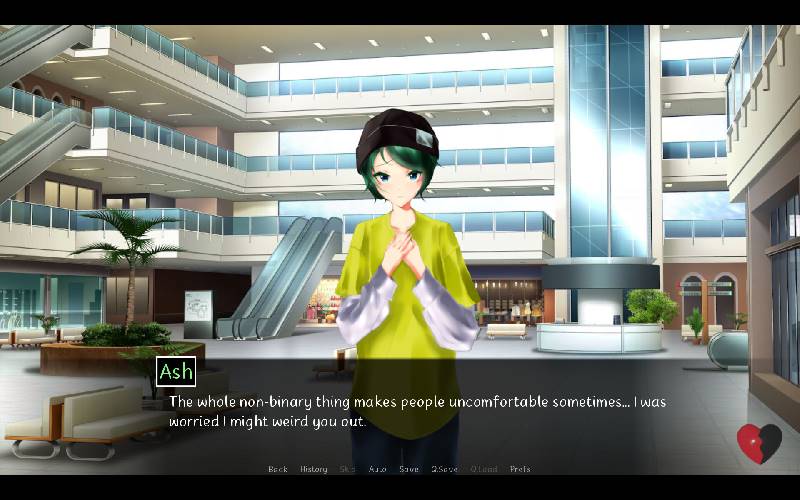Open the Save game screen
Screen dimensions: 800x500
(408, 469)
